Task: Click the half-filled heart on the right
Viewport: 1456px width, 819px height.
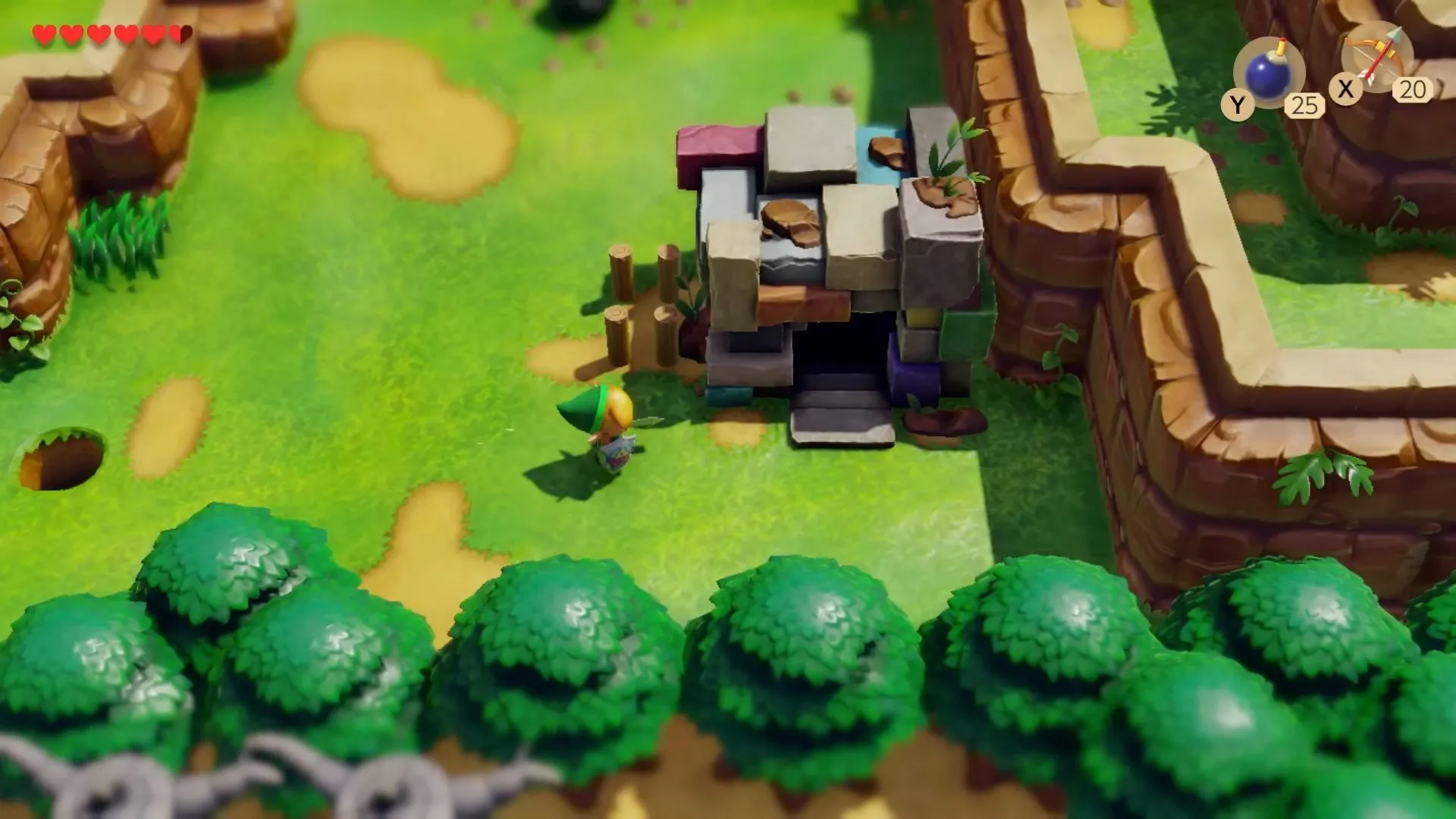Action: (180, 32)
